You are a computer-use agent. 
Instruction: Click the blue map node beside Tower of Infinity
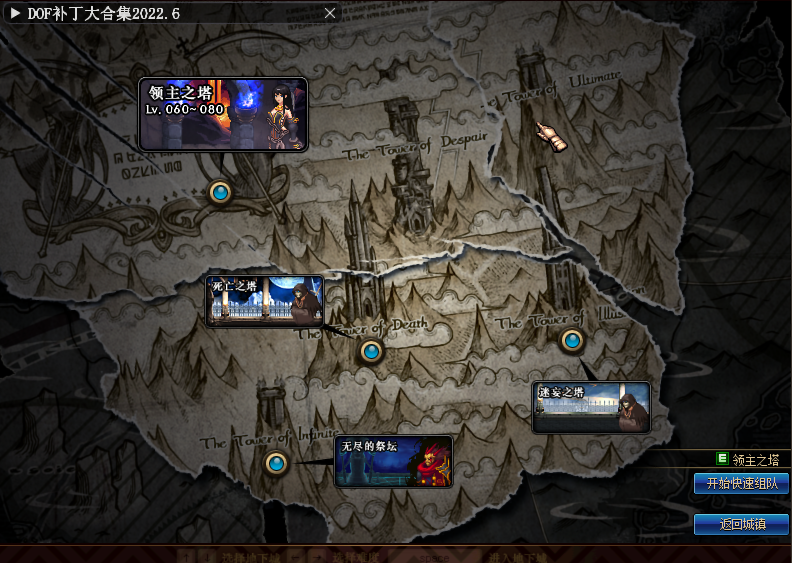[x=276, y=463]
